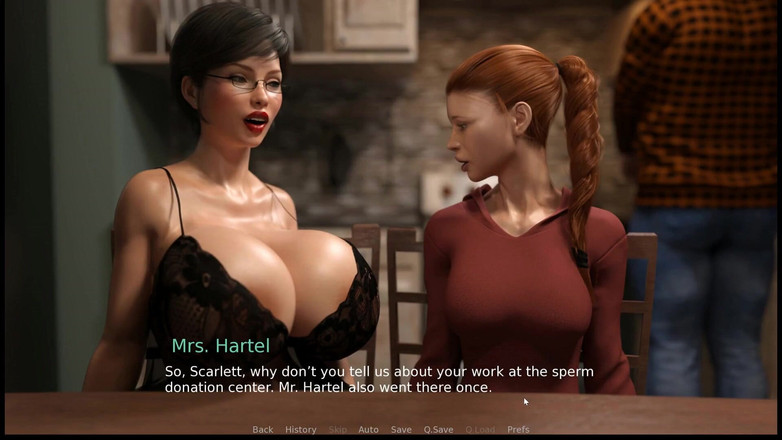Go back using the Back button
Viewport: 782px width, 440px height.
[x=263, y=430]
